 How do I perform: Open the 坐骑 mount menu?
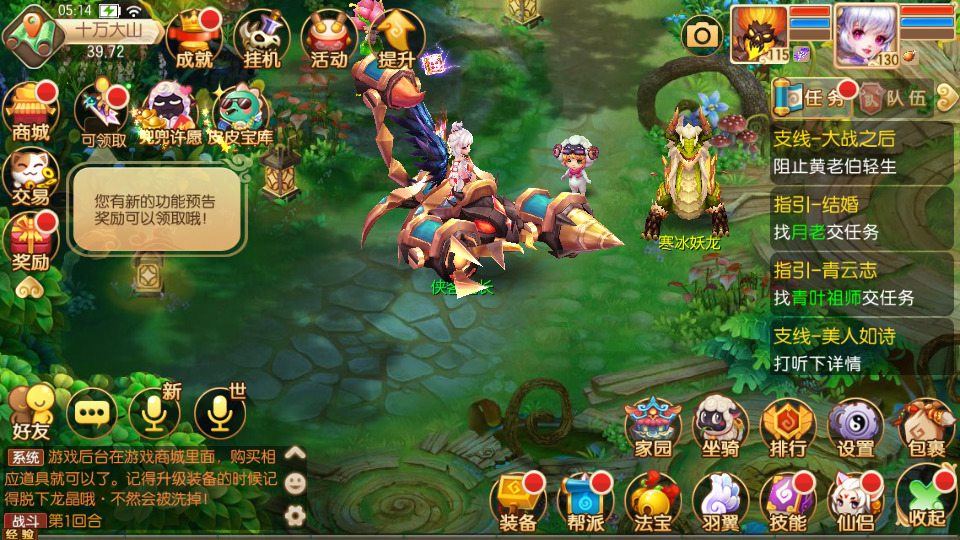721,428
